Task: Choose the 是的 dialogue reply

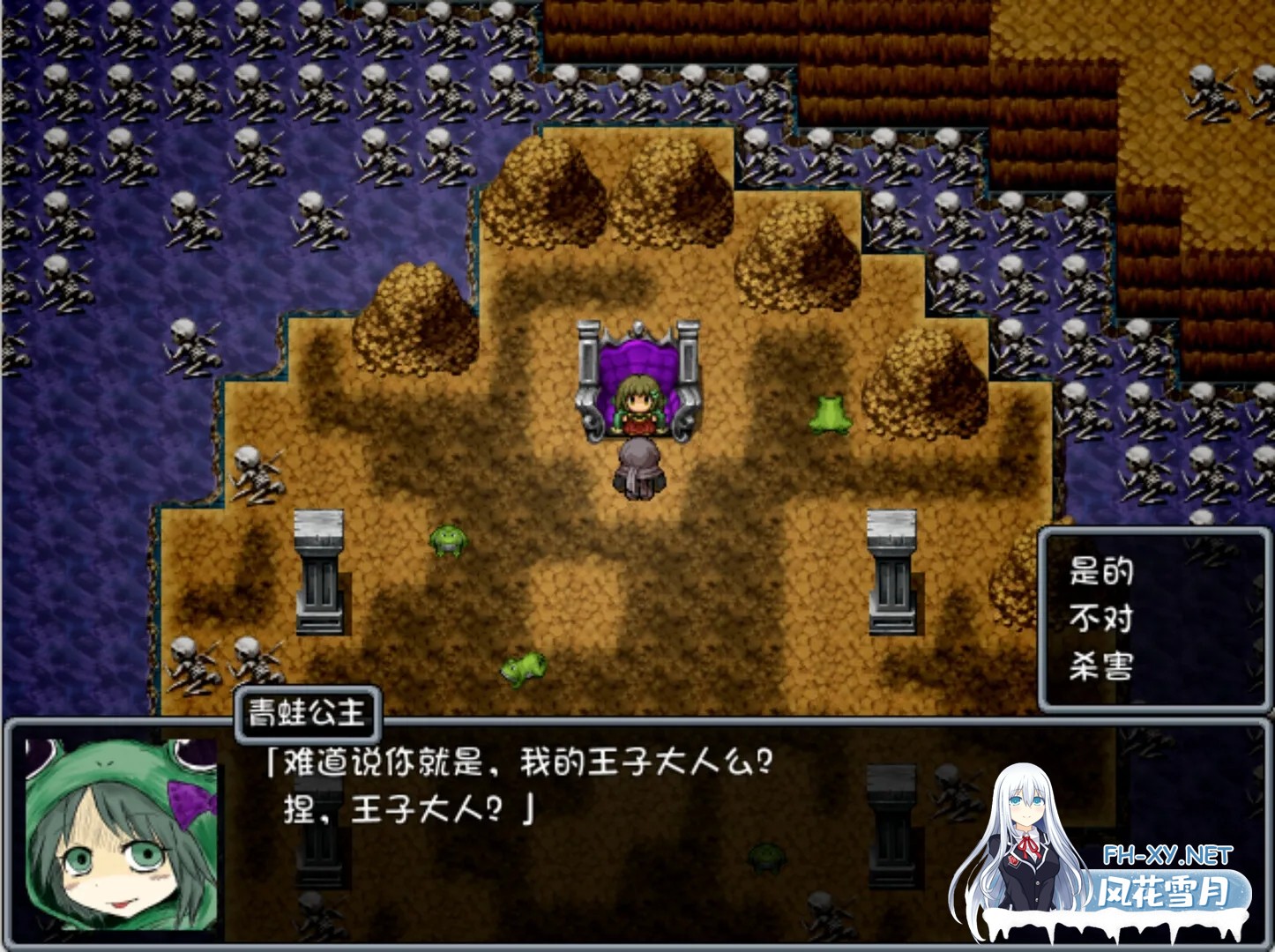Action: [1100, 572]
